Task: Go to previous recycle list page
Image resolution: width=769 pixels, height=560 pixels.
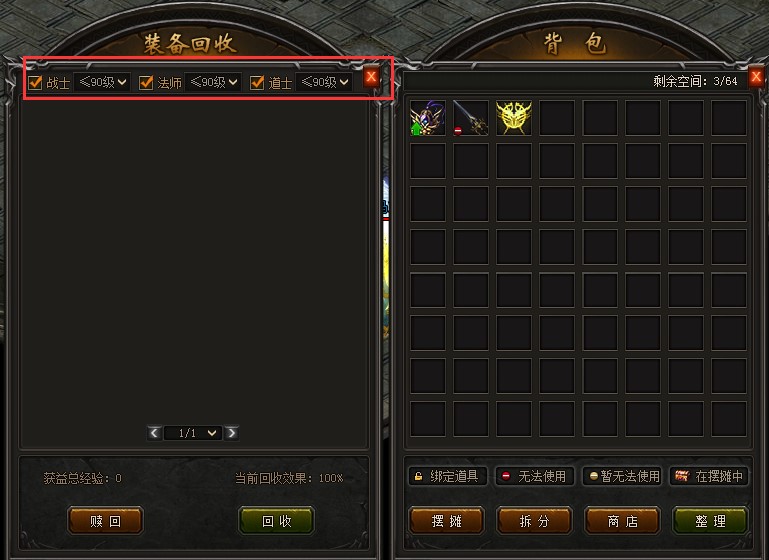Action: 154,433
